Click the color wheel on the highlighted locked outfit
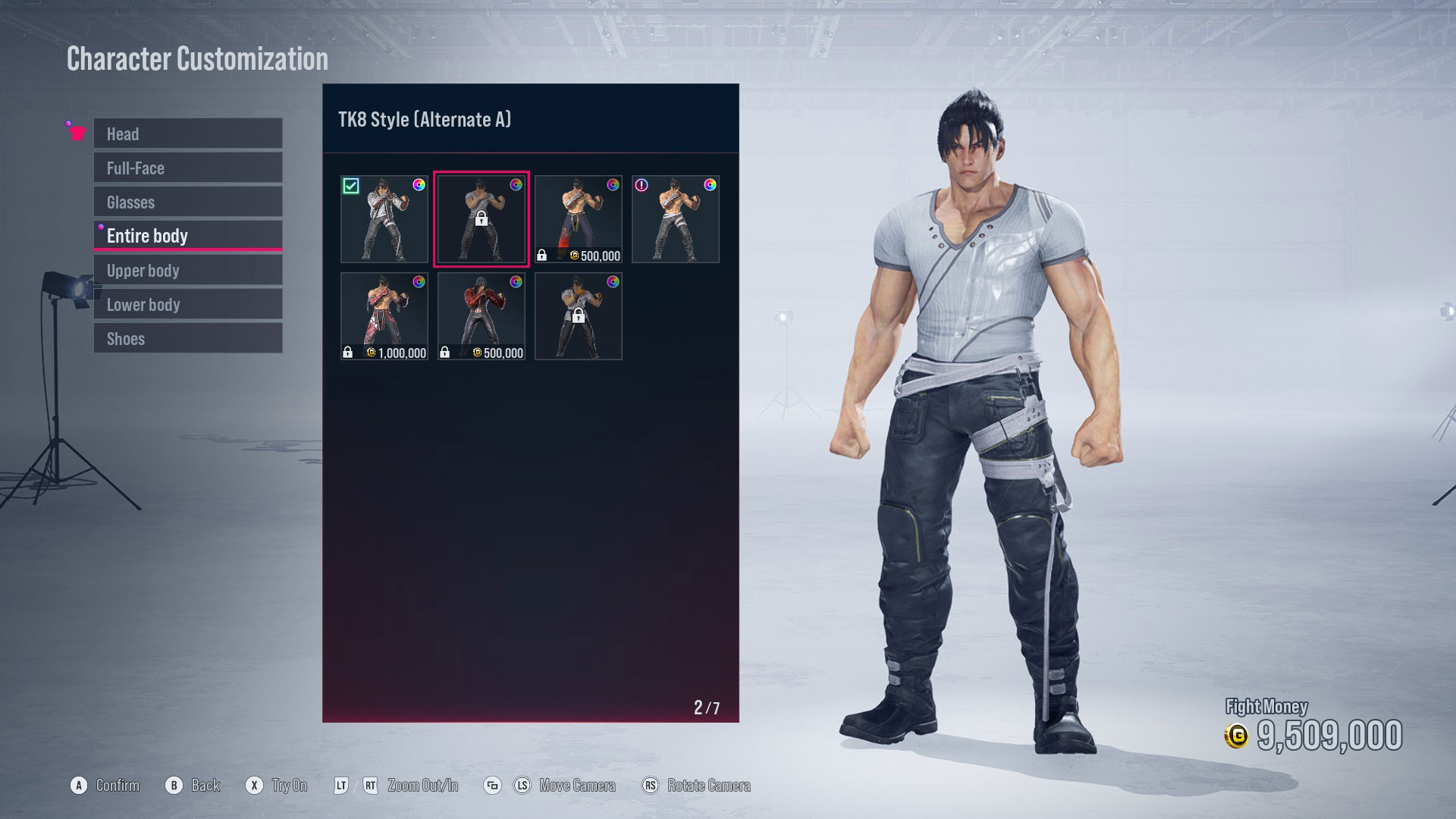The image size is (1456, 819). tap(515, 186)
